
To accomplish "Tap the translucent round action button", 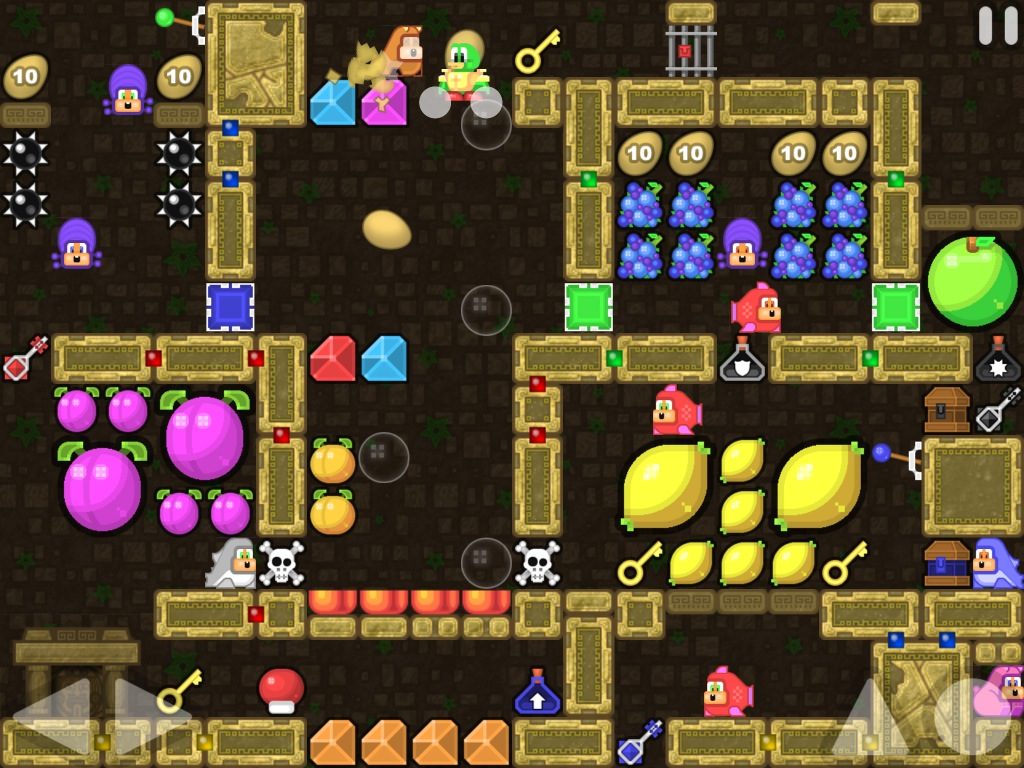I will (971, 716).
